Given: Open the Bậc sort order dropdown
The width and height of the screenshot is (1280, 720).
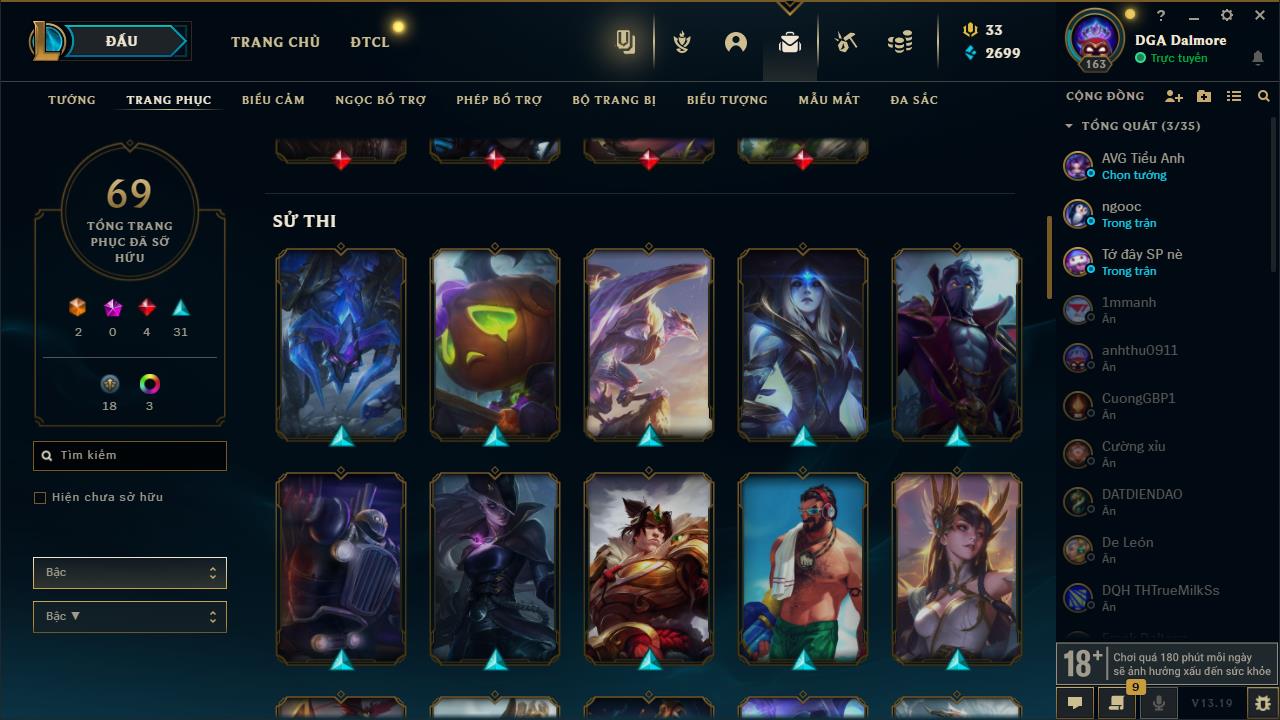Looking at the screenshot, I should pyautogui.click(x=129, y=616).
